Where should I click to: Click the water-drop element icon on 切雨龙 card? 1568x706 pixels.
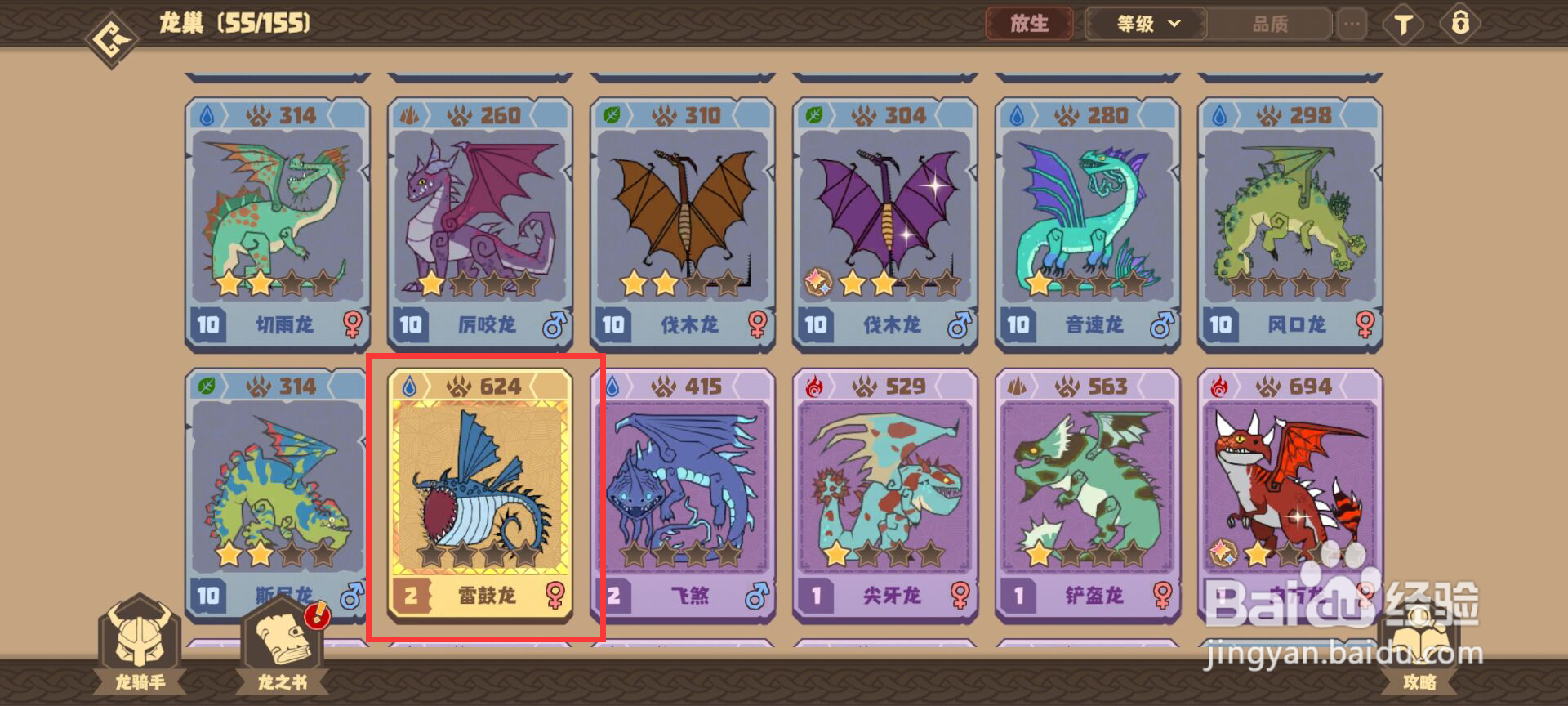coord(208,116)
